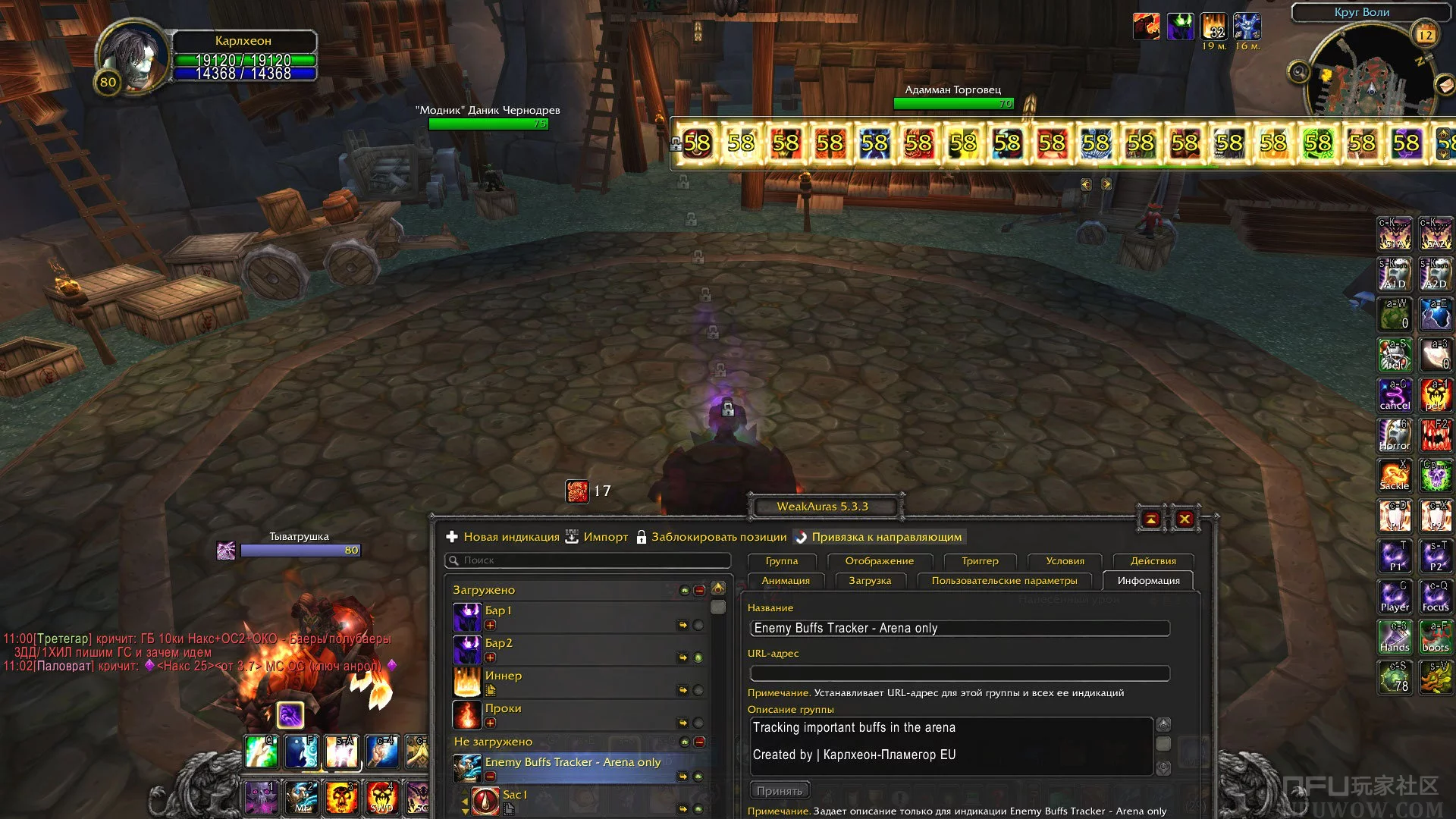Confirm description with Принять button
The width and height of the screenshot is (1456, 819).
[779, 791]
